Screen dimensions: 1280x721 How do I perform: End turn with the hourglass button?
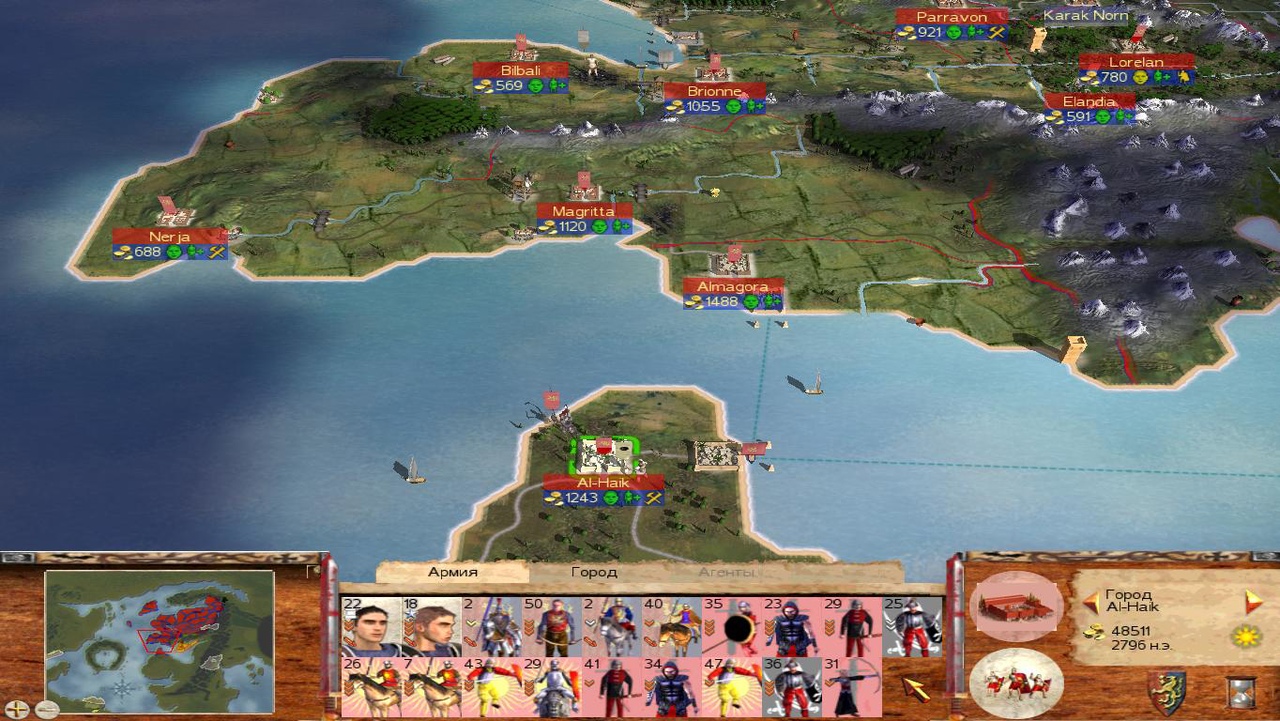(x=1241, y=692)
